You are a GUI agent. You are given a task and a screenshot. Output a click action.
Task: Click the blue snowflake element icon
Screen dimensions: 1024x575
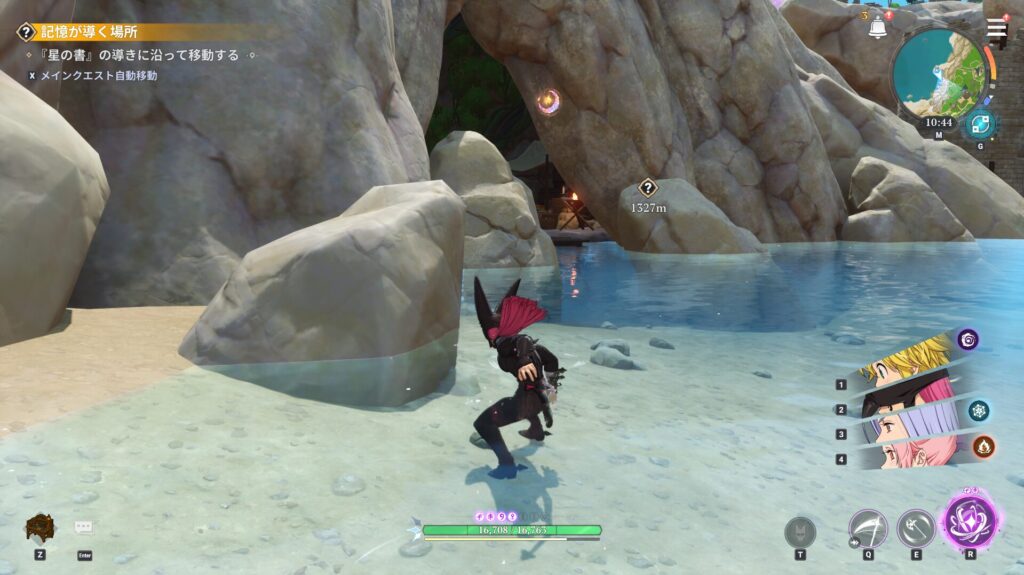tap(978, 410)
